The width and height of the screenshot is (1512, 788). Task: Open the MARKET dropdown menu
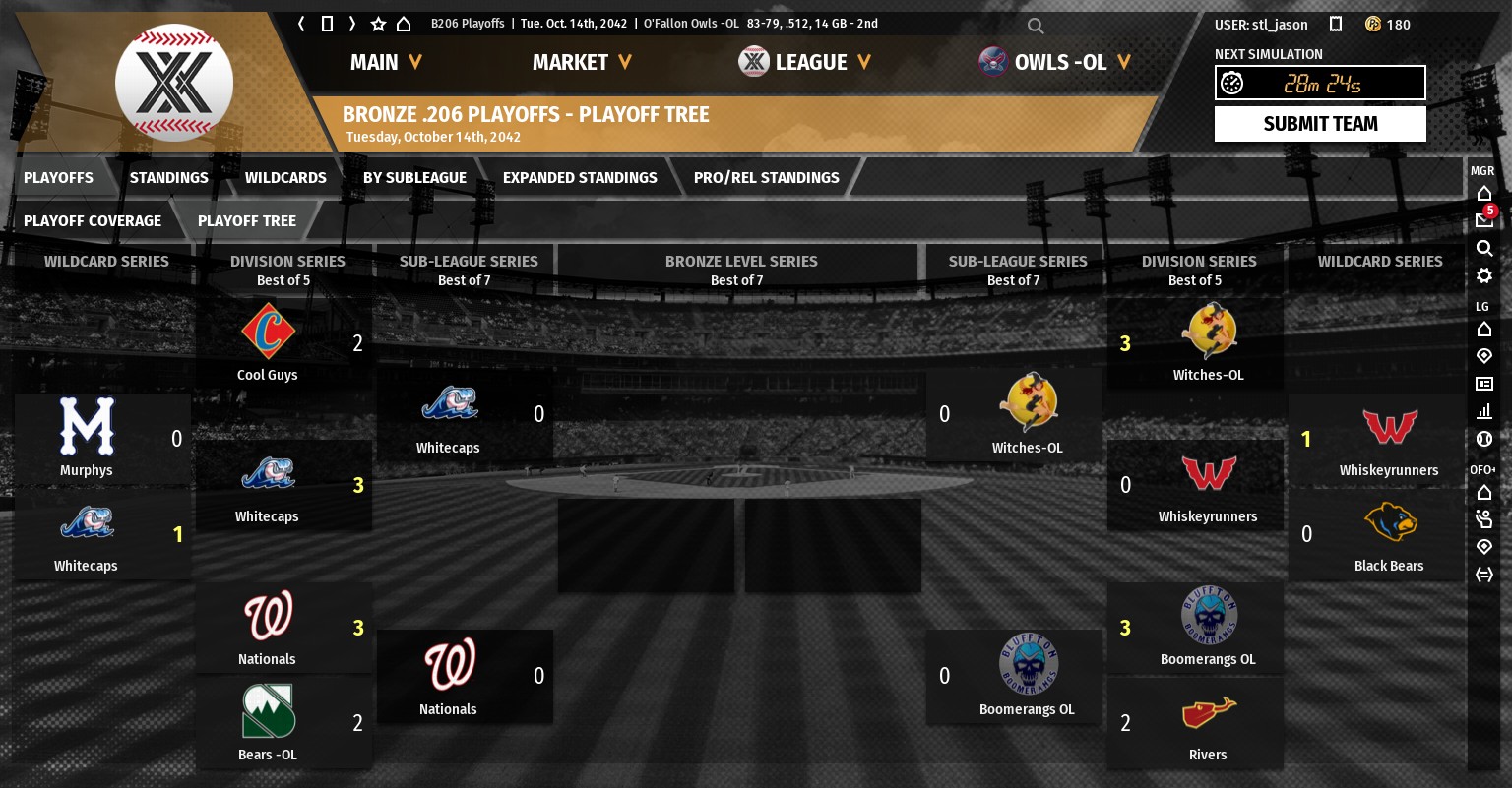click(581, 63)
